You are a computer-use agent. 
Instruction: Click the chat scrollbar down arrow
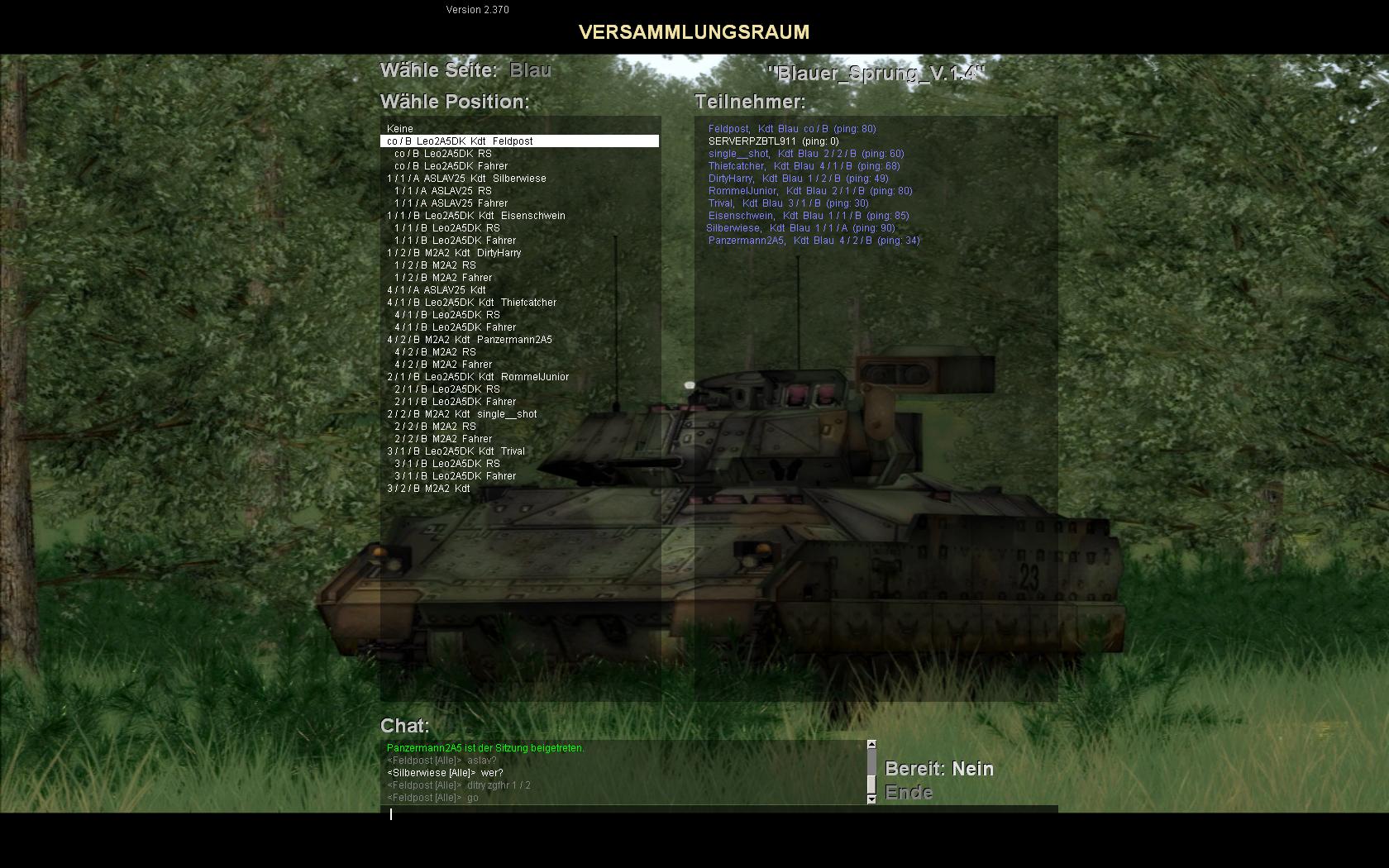pos(871,799)
